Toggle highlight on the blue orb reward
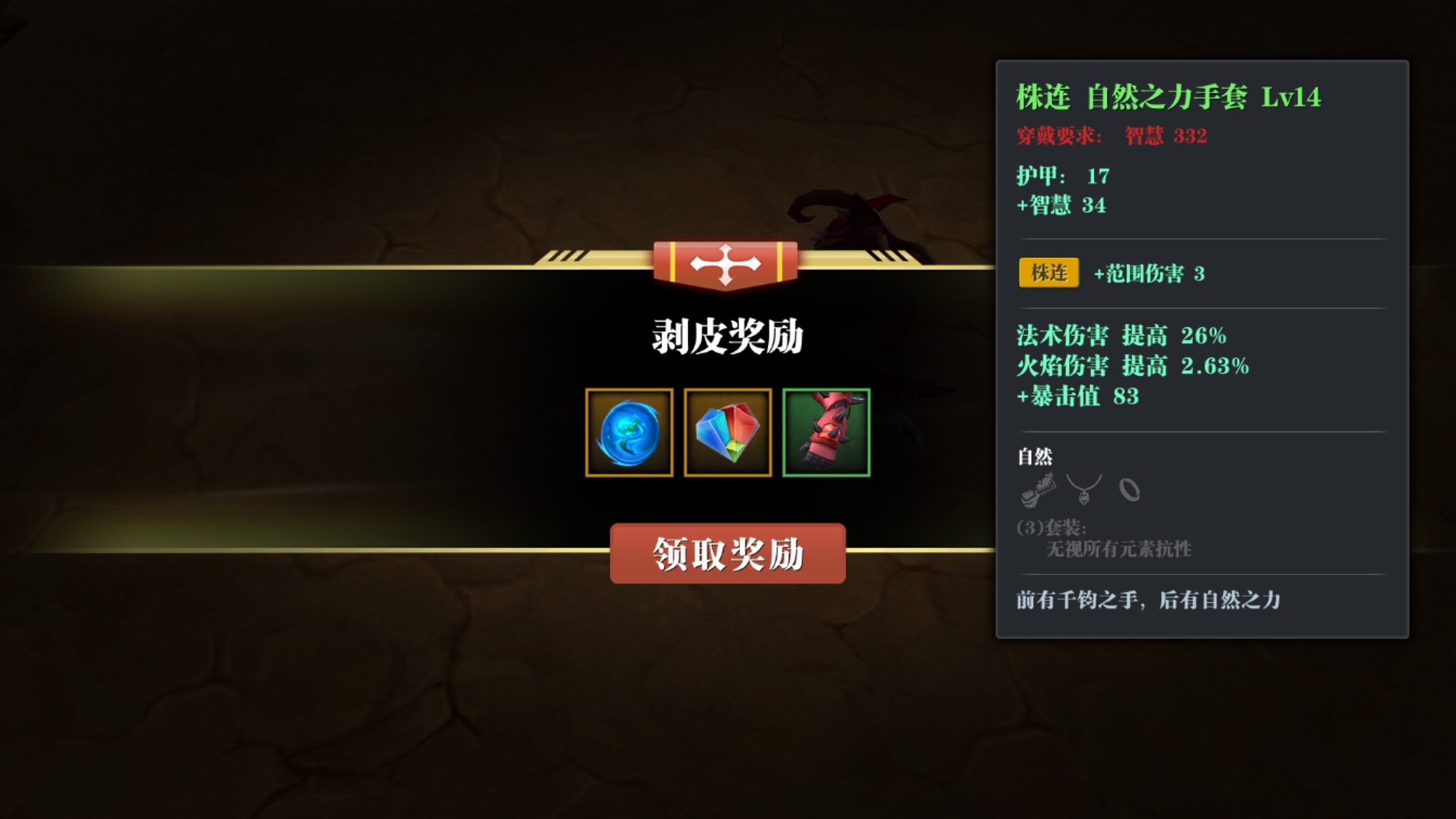Screen dimensions: 1456x819 (x=629, y=433)
